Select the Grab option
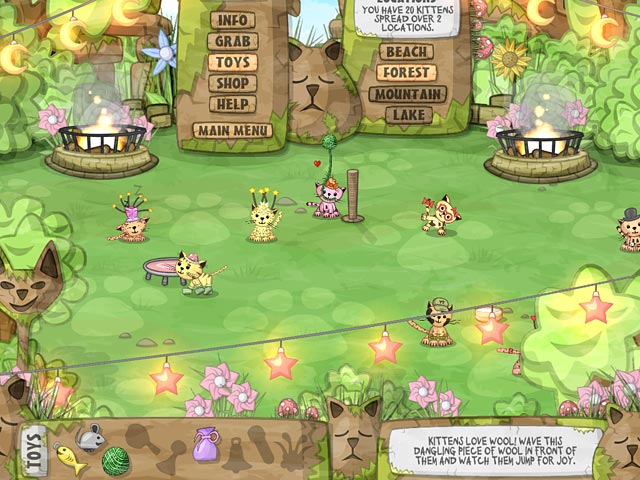Image resolution: width=640 pixels, height=480 pixels. pos(232,41)
